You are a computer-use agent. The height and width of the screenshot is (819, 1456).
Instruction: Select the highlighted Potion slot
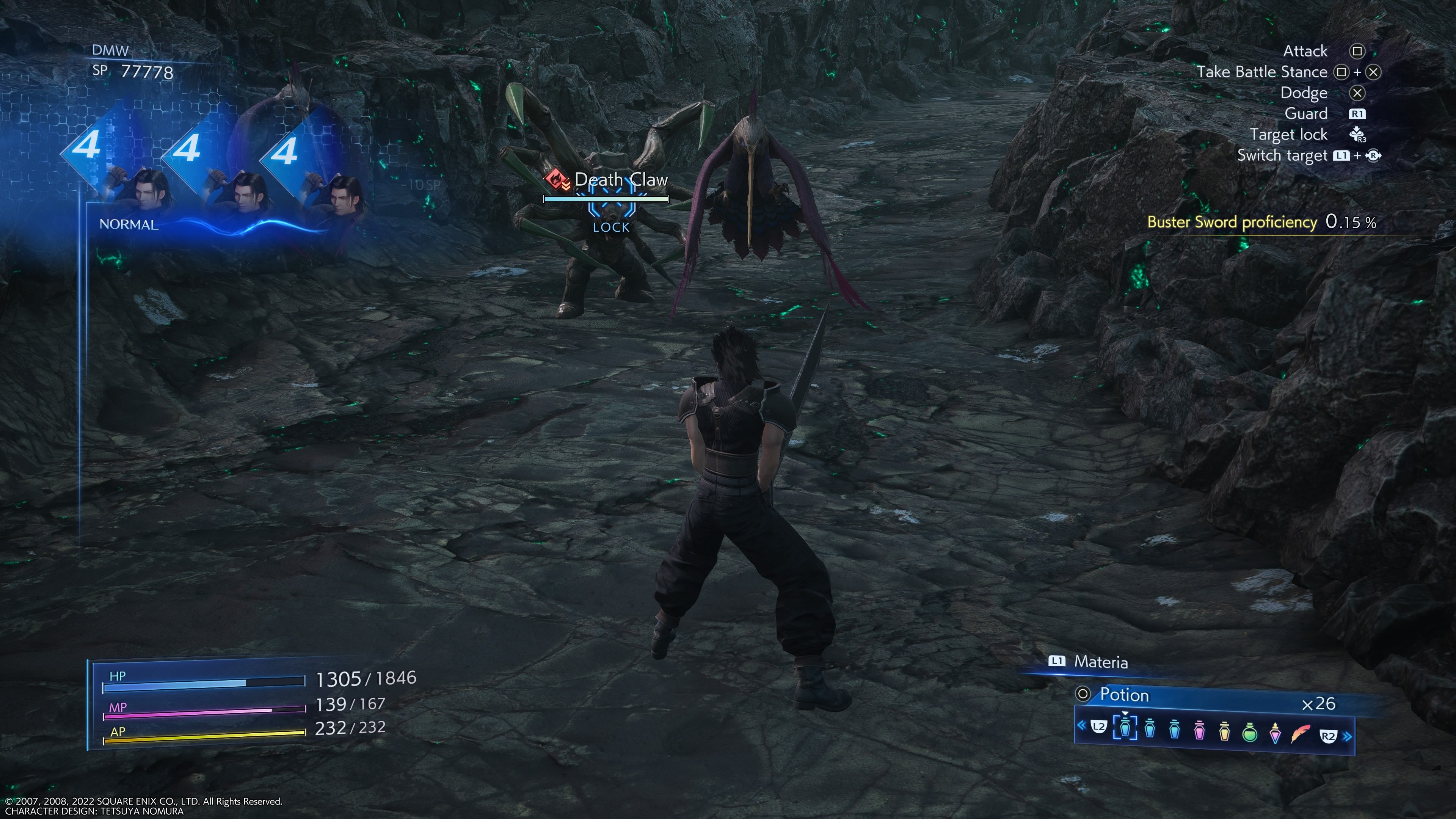point(1125,729)
